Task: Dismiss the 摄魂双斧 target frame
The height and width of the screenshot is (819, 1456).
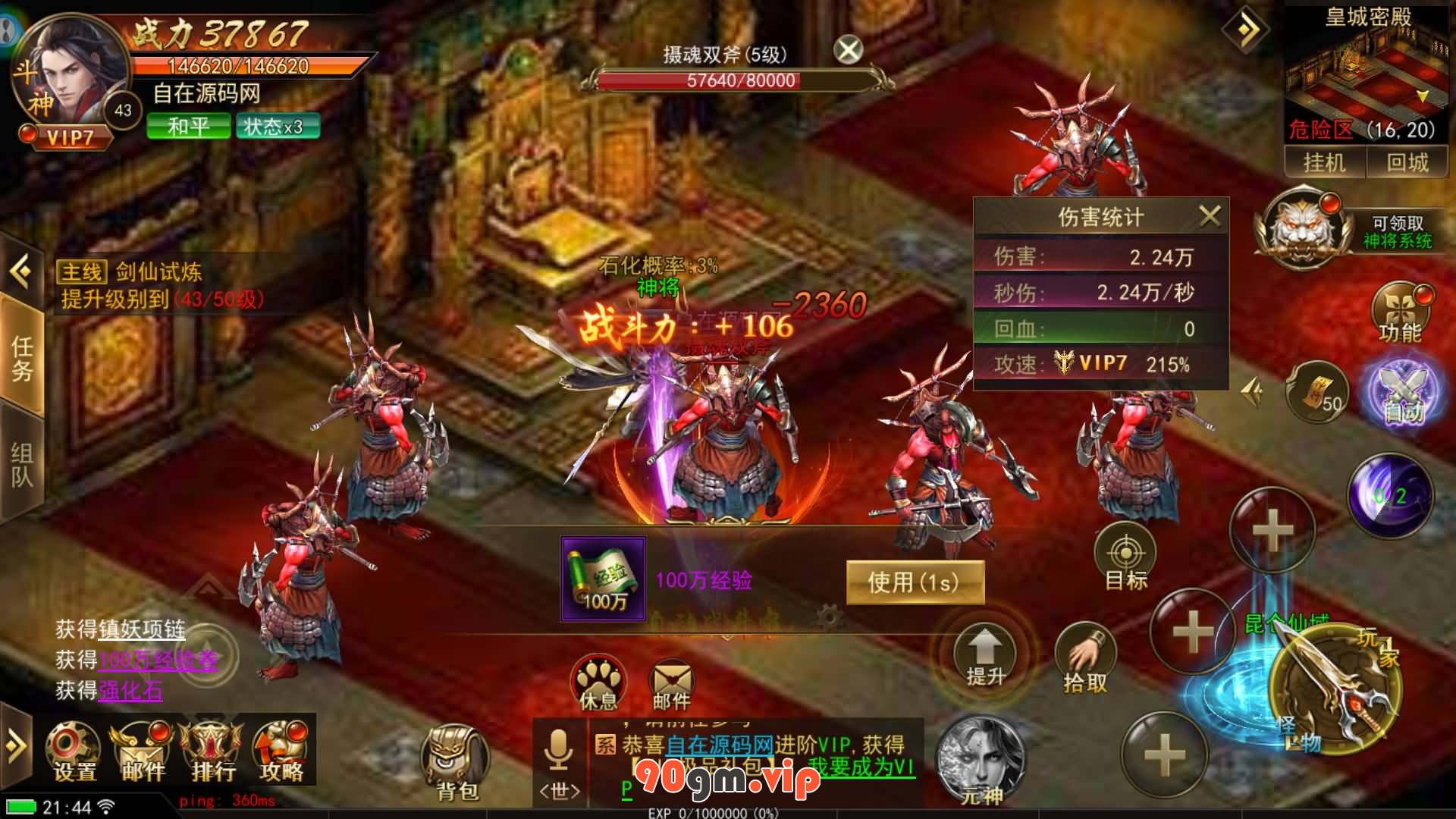Action: (849, 51)
